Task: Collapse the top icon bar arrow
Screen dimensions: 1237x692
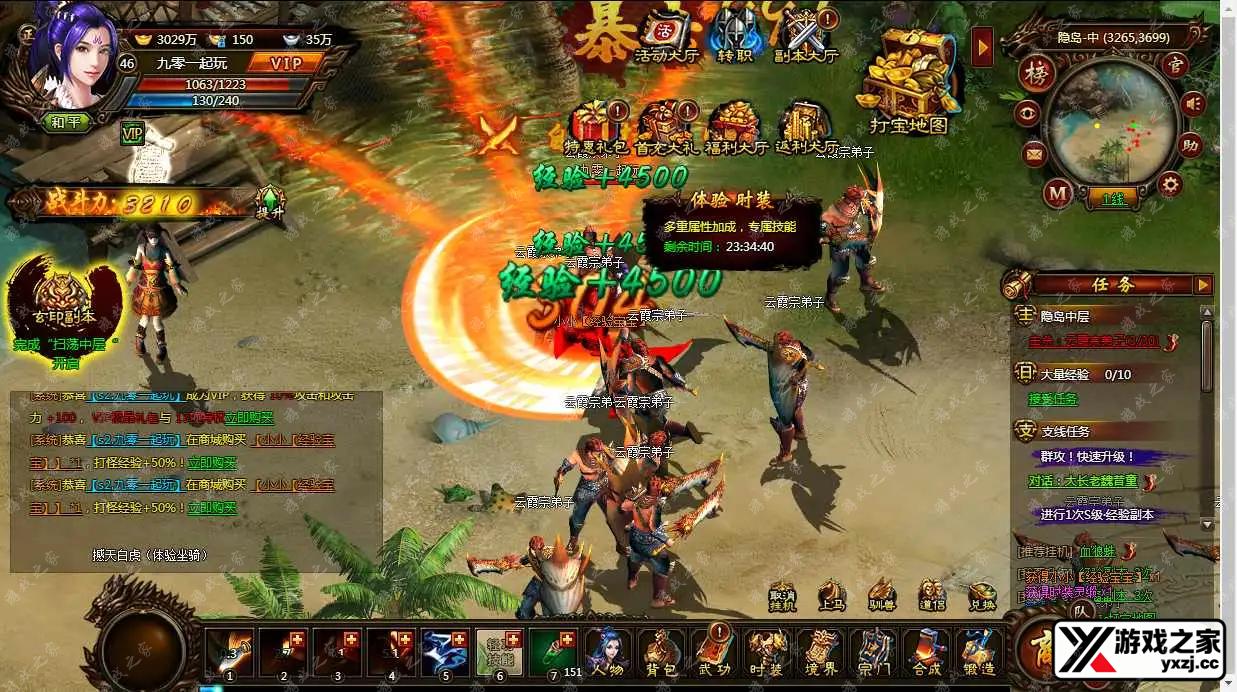Action: coord(982,46)
